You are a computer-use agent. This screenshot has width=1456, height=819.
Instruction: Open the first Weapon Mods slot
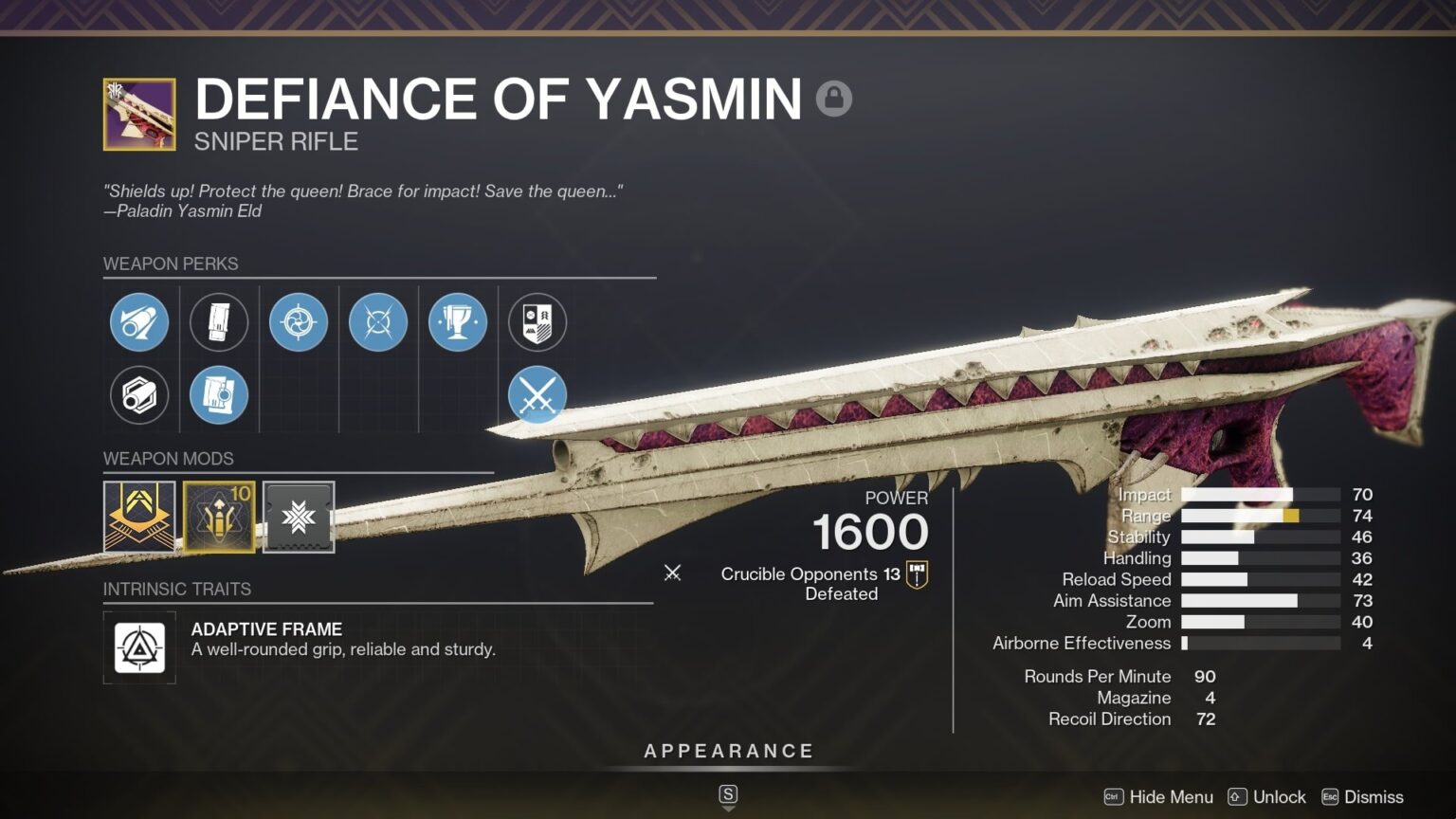click(139, 517)
